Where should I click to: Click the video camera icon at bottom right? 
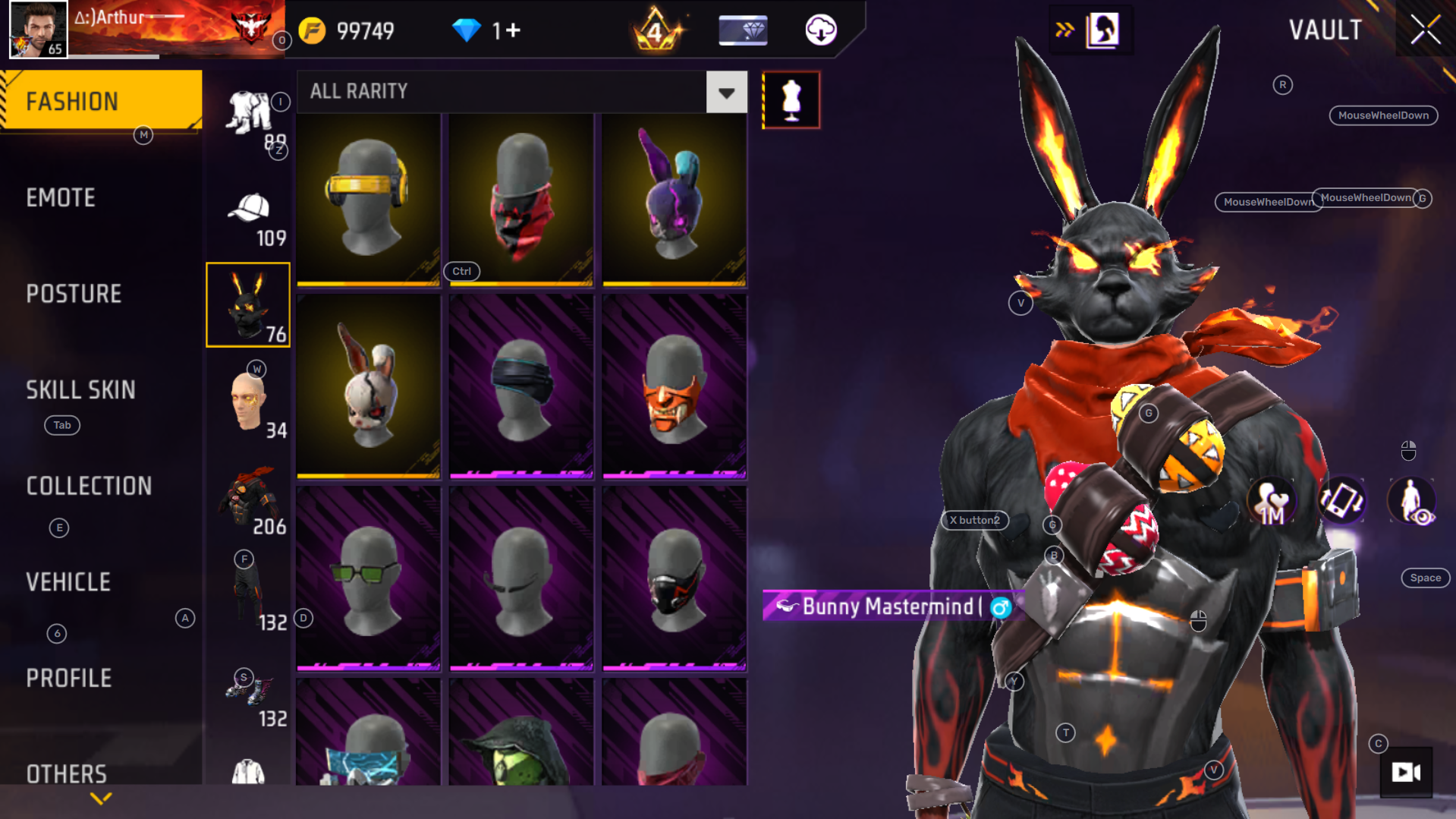(1407, 772)
